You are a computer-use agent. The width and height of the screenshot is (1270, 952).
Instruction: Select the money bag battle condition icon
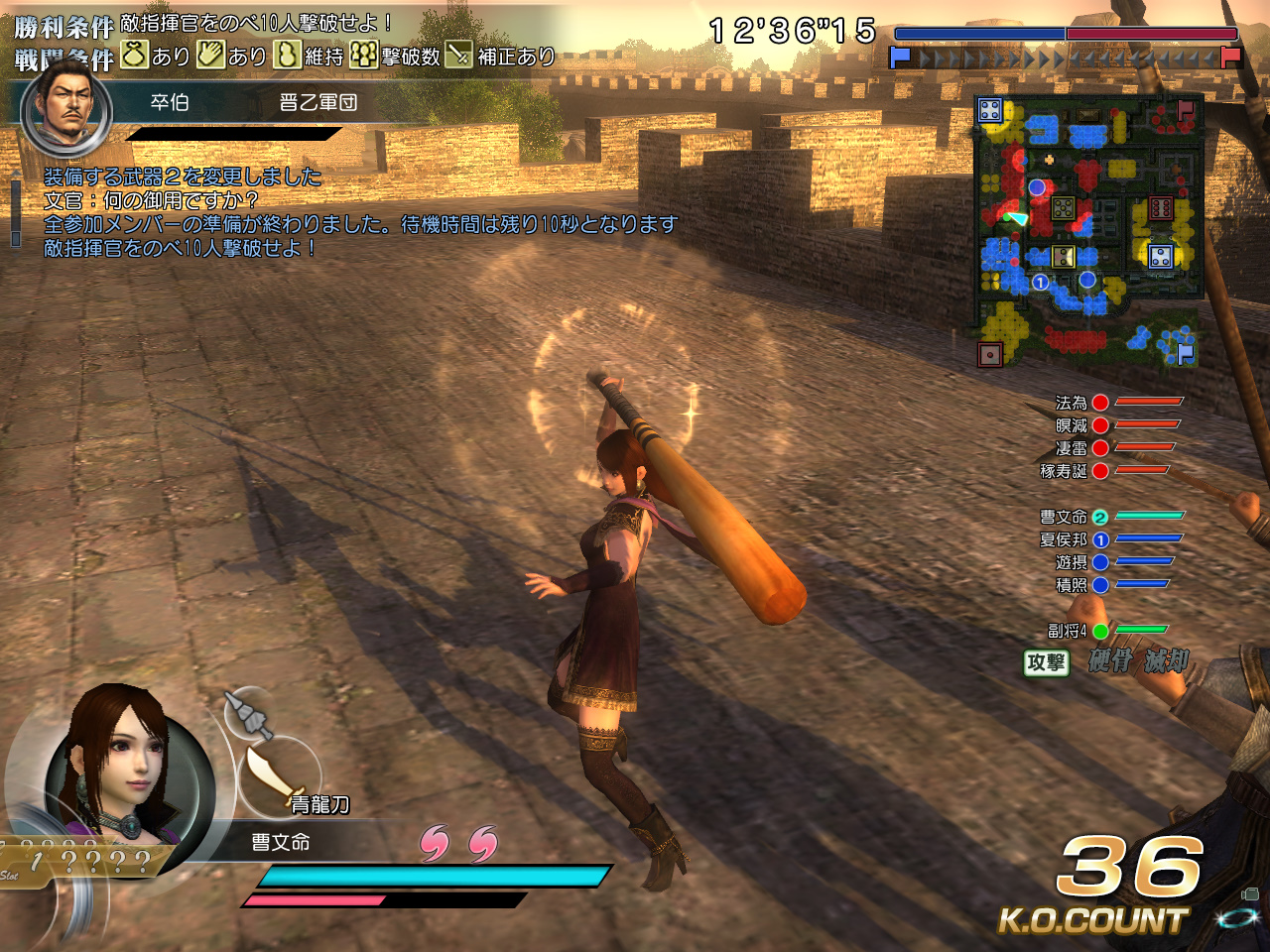(133, 57)
